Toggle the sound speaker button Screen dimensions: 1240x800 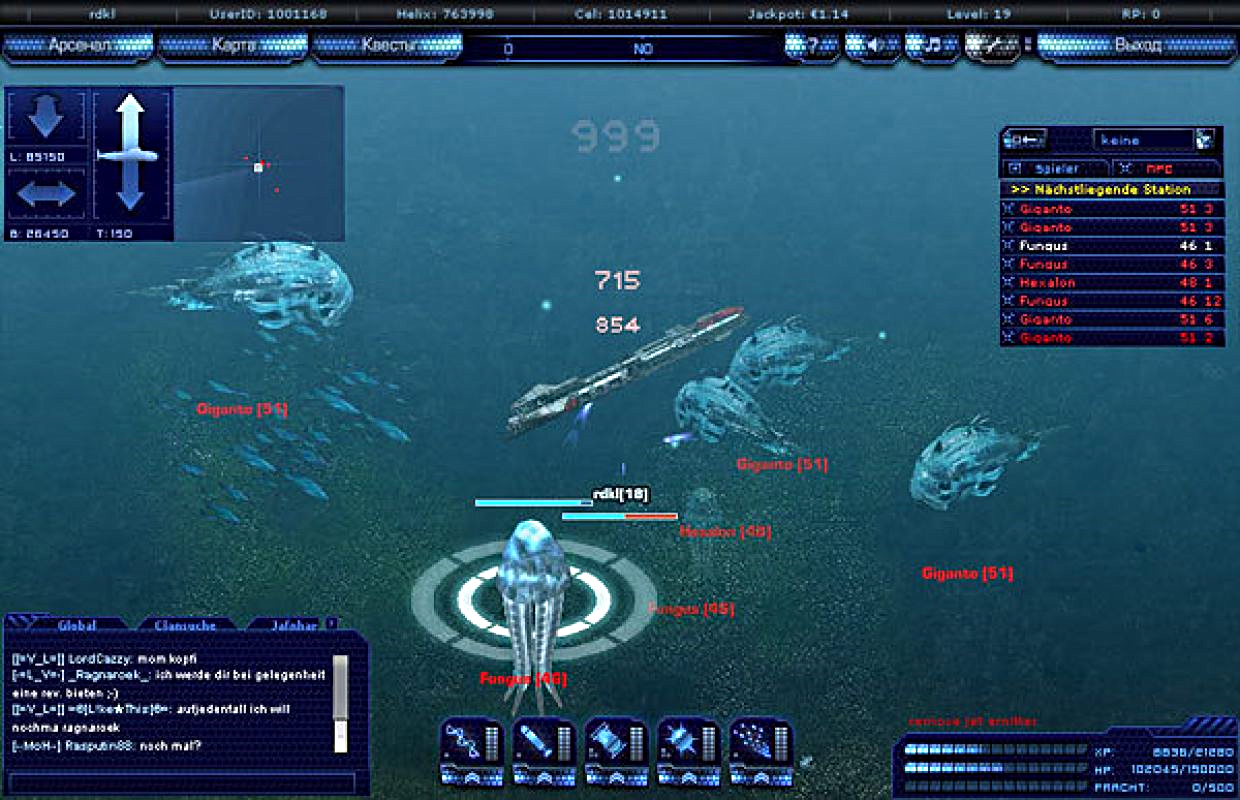872,46
